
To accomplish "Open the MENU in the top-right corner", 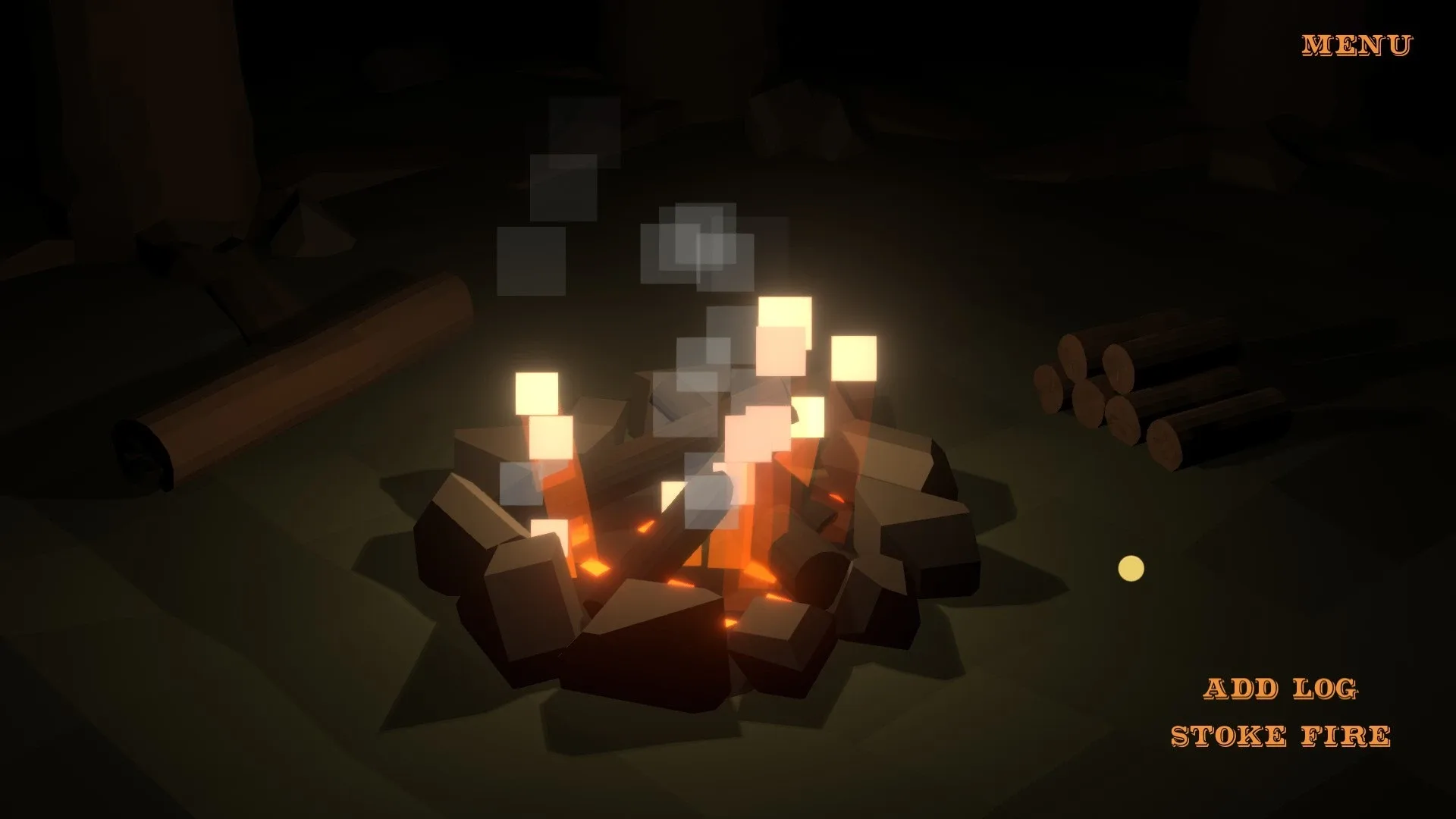I will pos(1356,44).
